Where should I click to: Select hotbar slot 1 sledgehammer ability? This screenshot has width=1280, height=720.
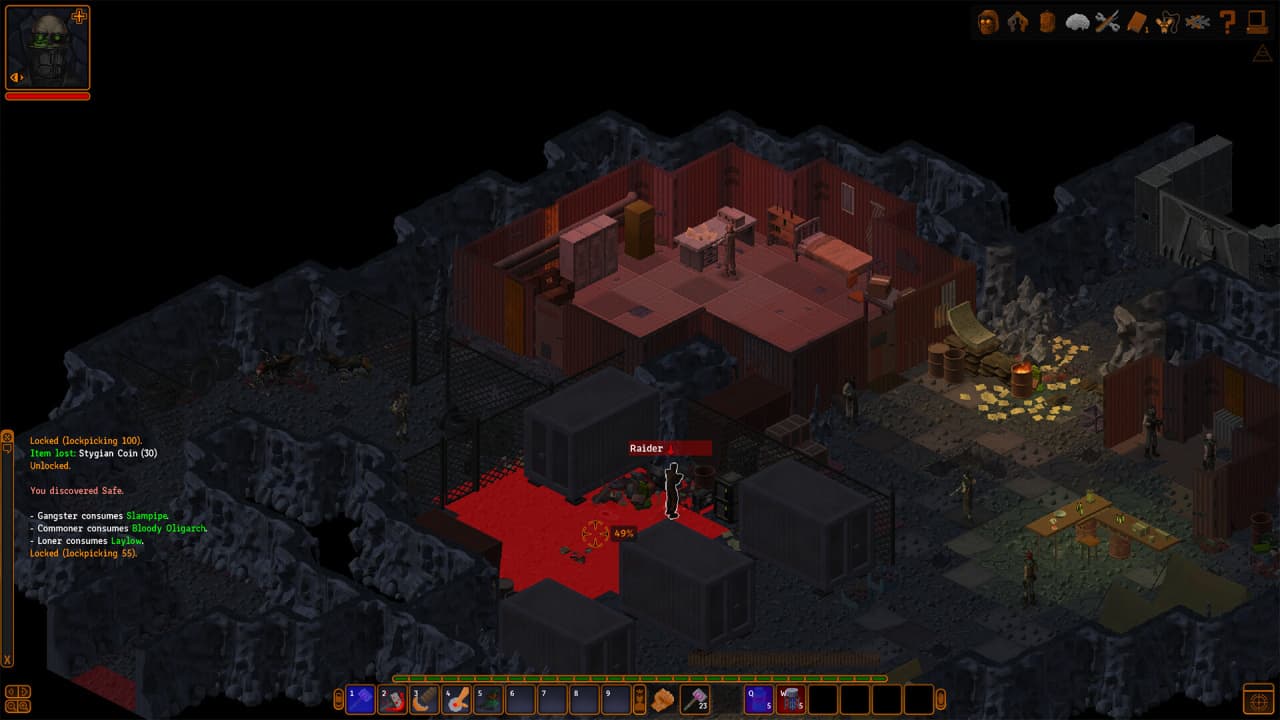361,699
